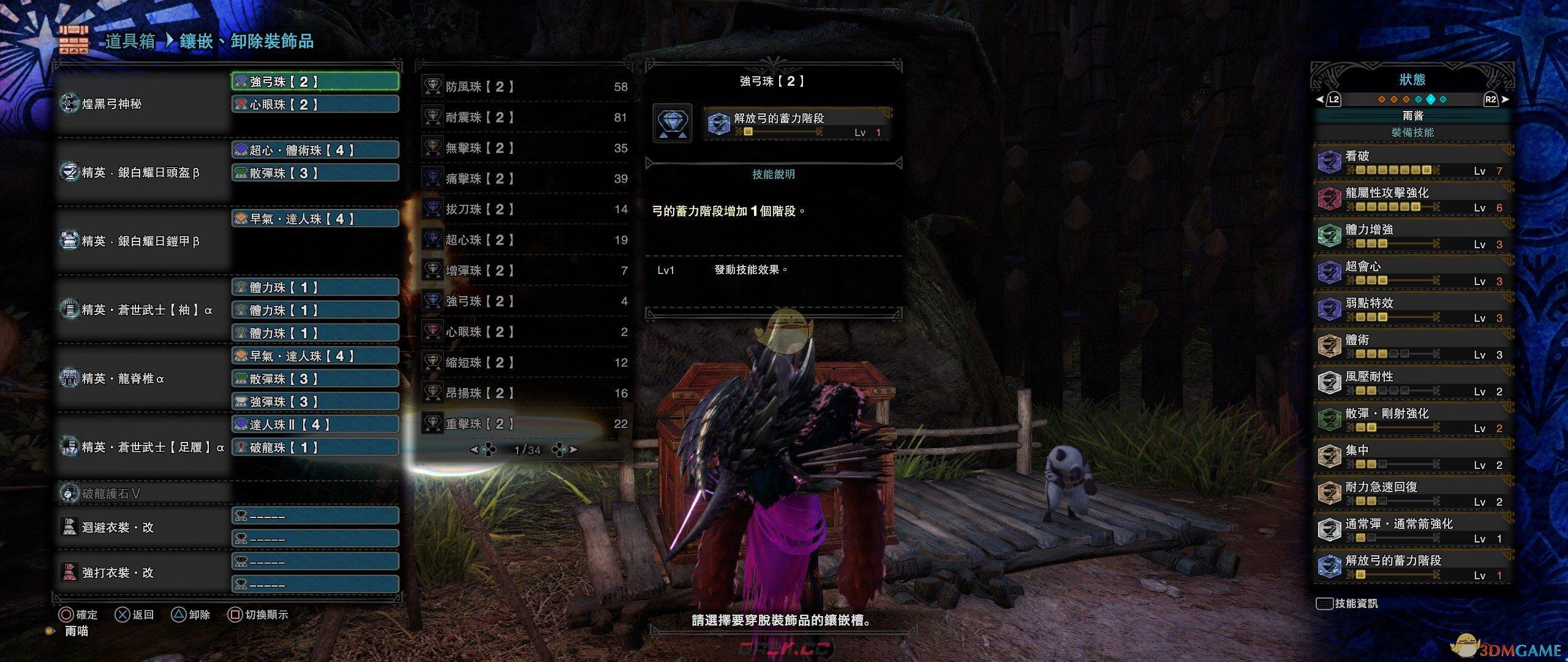Image resolution: width=1568 pixels, height=662 pixels.
Task: Choose 無擊珠【2】 in the jewel list
Action: [524, 148]
